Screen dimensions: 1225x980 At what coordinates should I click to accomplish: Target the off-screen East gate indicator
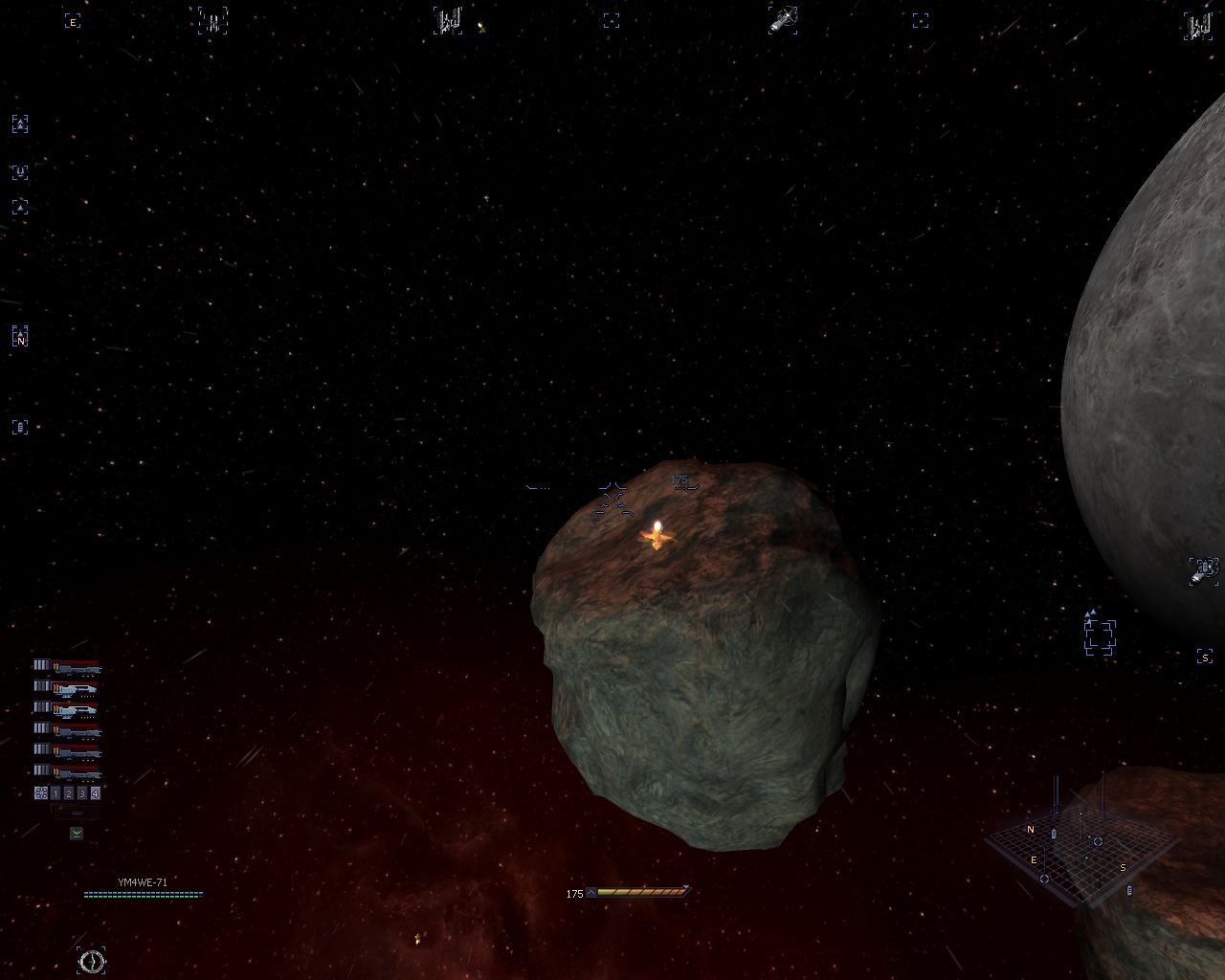pos(72,21)
